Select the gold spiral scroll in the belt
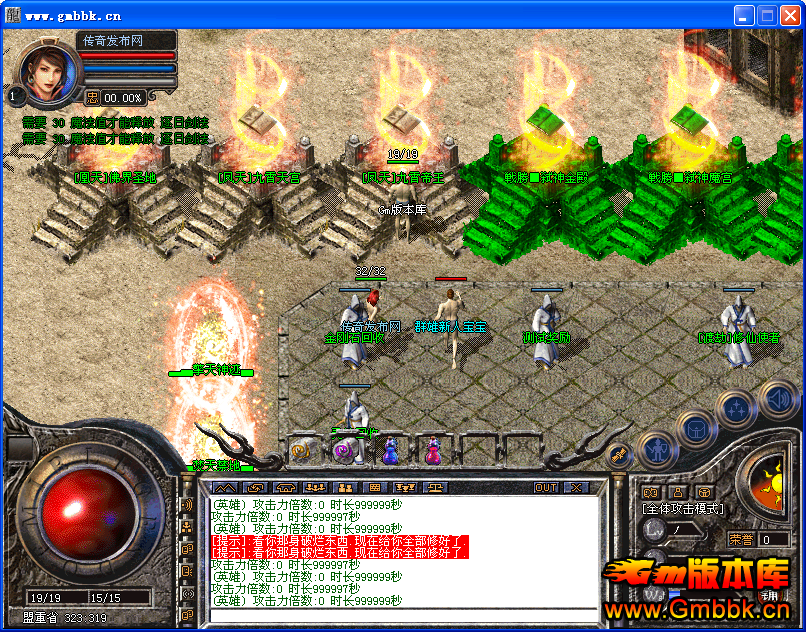The image size is (806, 632). pos(301,451)
